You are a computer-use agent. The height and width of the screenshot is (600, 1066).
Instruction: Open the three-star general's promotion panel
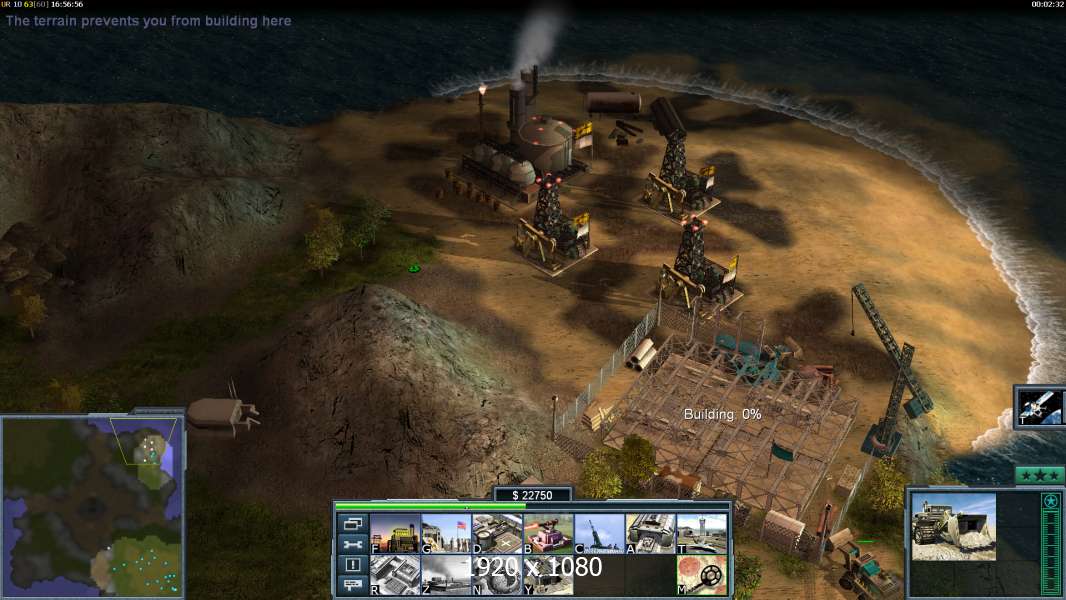[x=1039, y=475]
